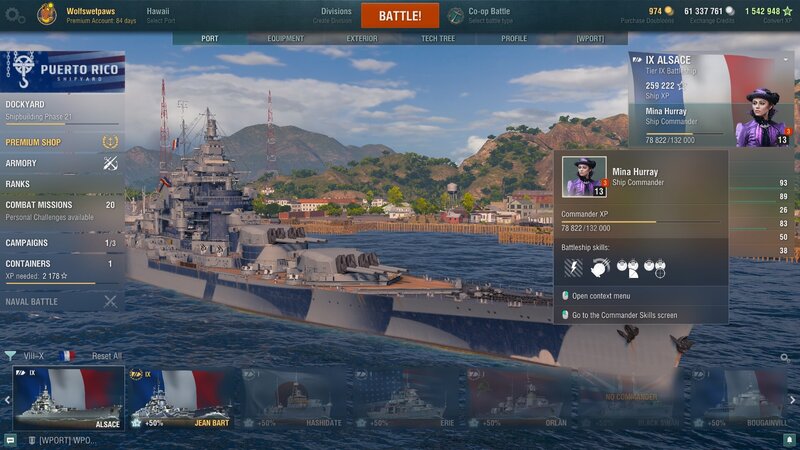Open the Dockyard shipbuilding entry
The height and width of the screenshot is (450, 800).
pyautogui.click(x=60, y=108)
